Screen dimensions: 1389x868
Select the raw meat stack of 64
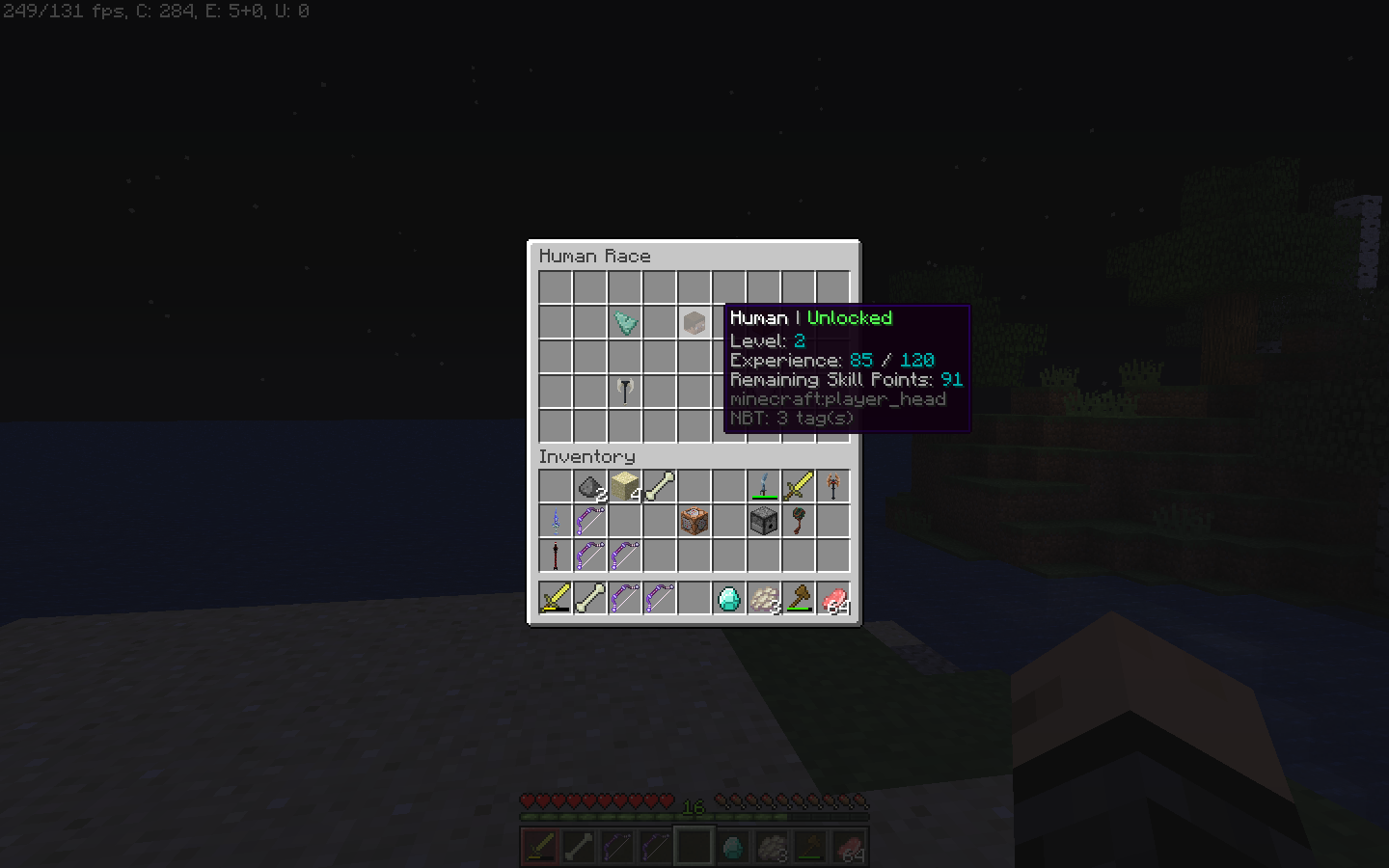coord(833,599)
